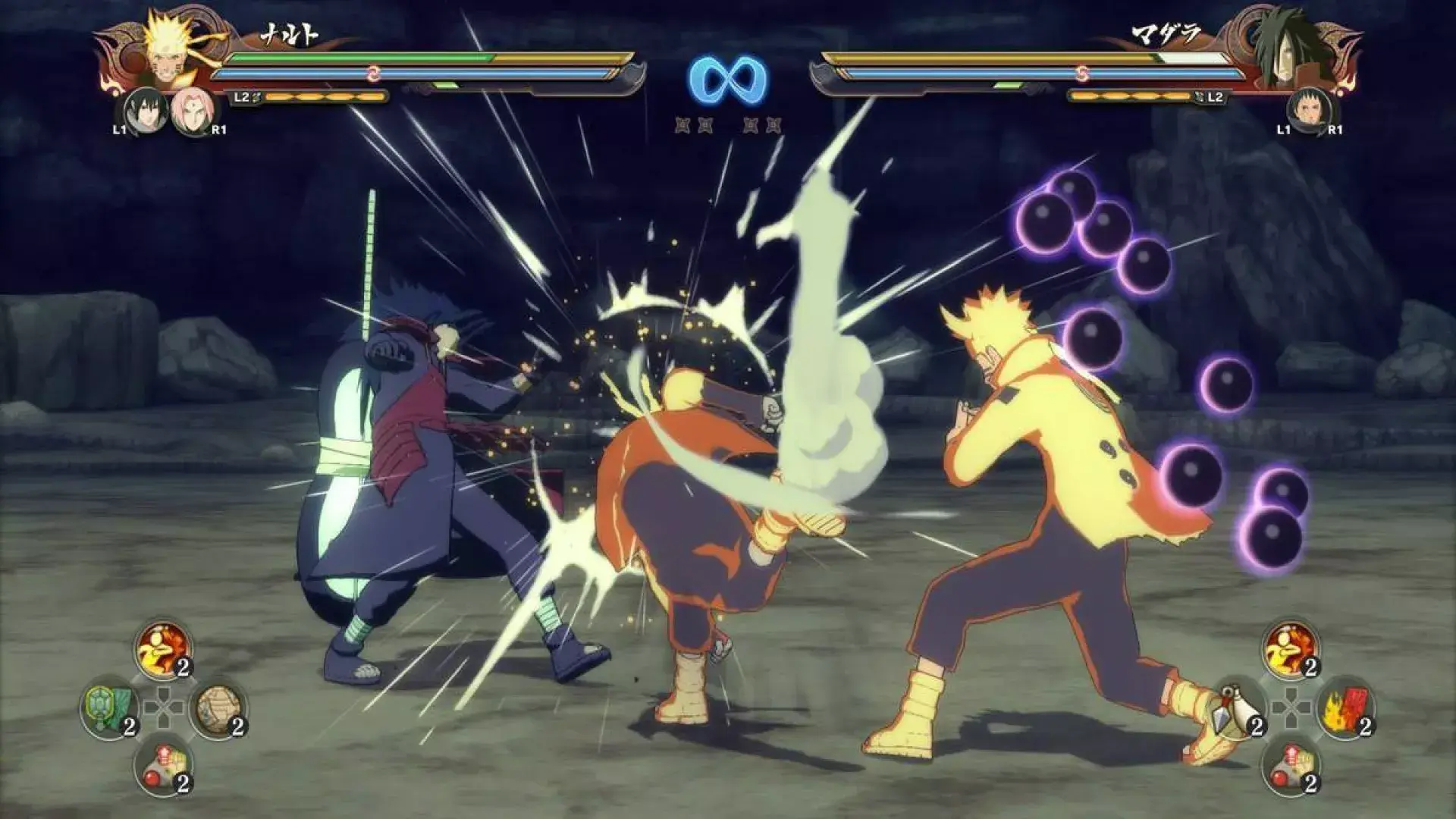Select Sasuke's support portrait
Image resolution: width=1456 pixels, height=819 pixels.
pyautogui.click(x=140, y=111)
